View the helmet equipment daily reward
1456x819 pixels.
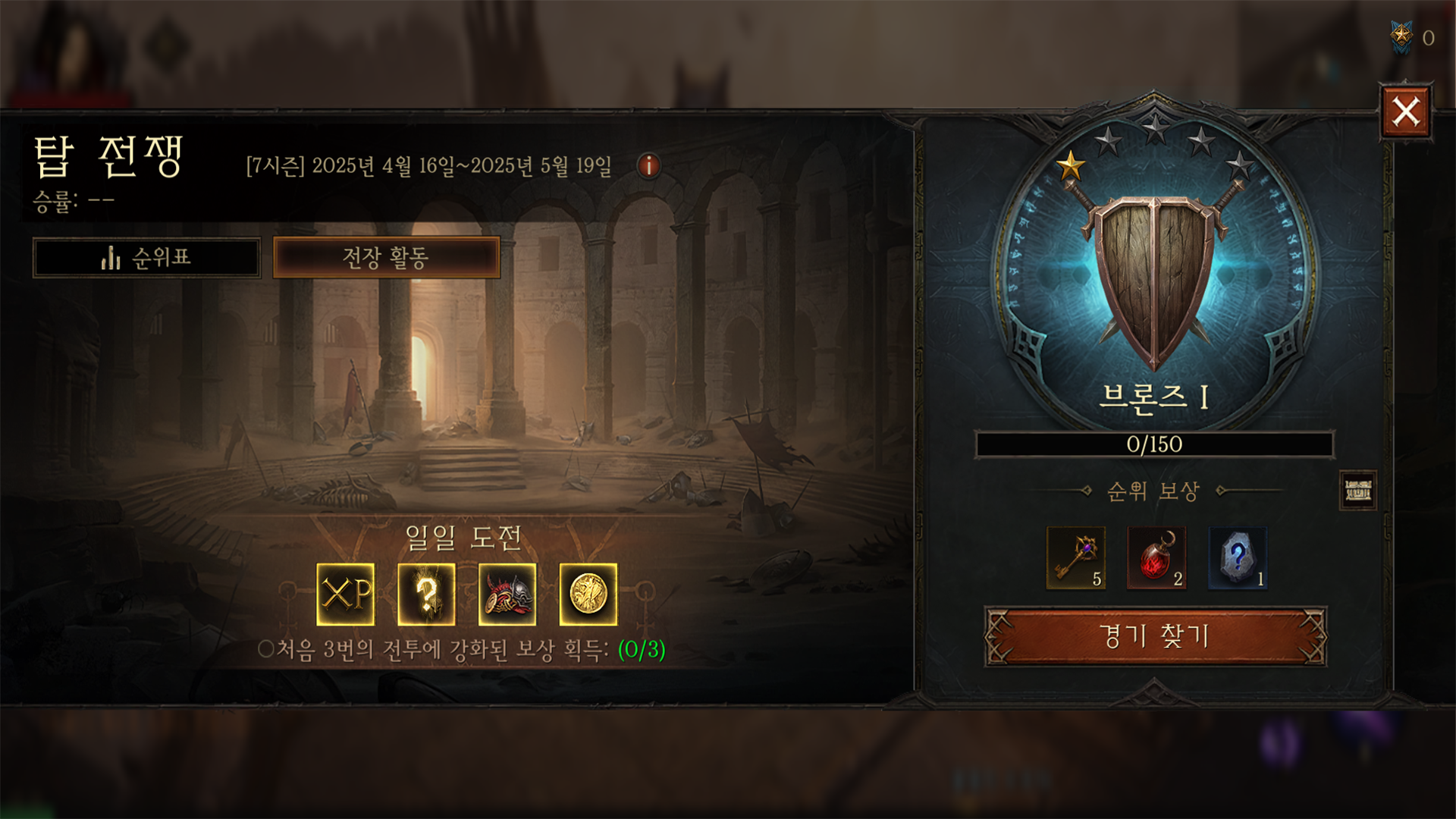tap(507, 595)
